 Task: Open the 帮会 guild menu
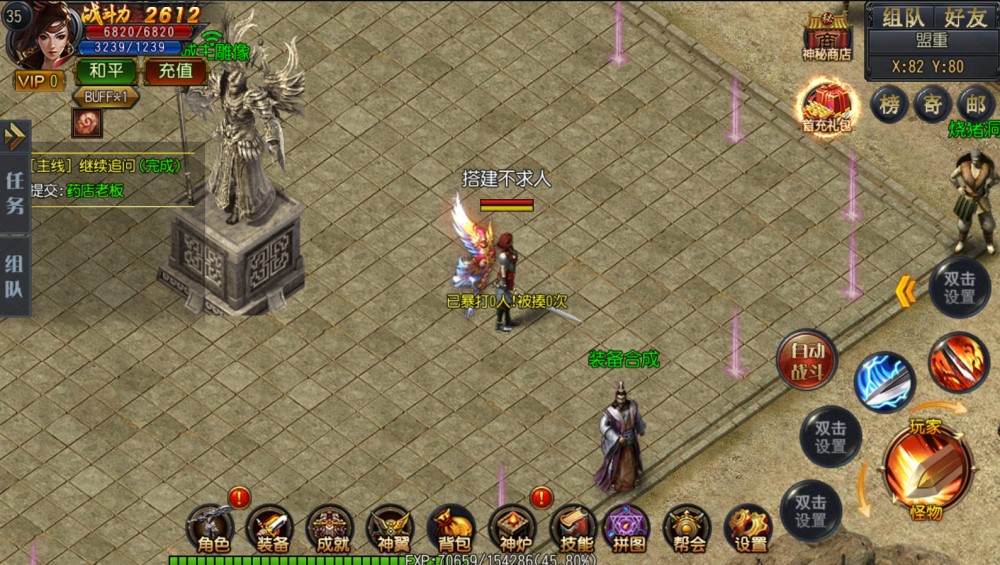688,529
